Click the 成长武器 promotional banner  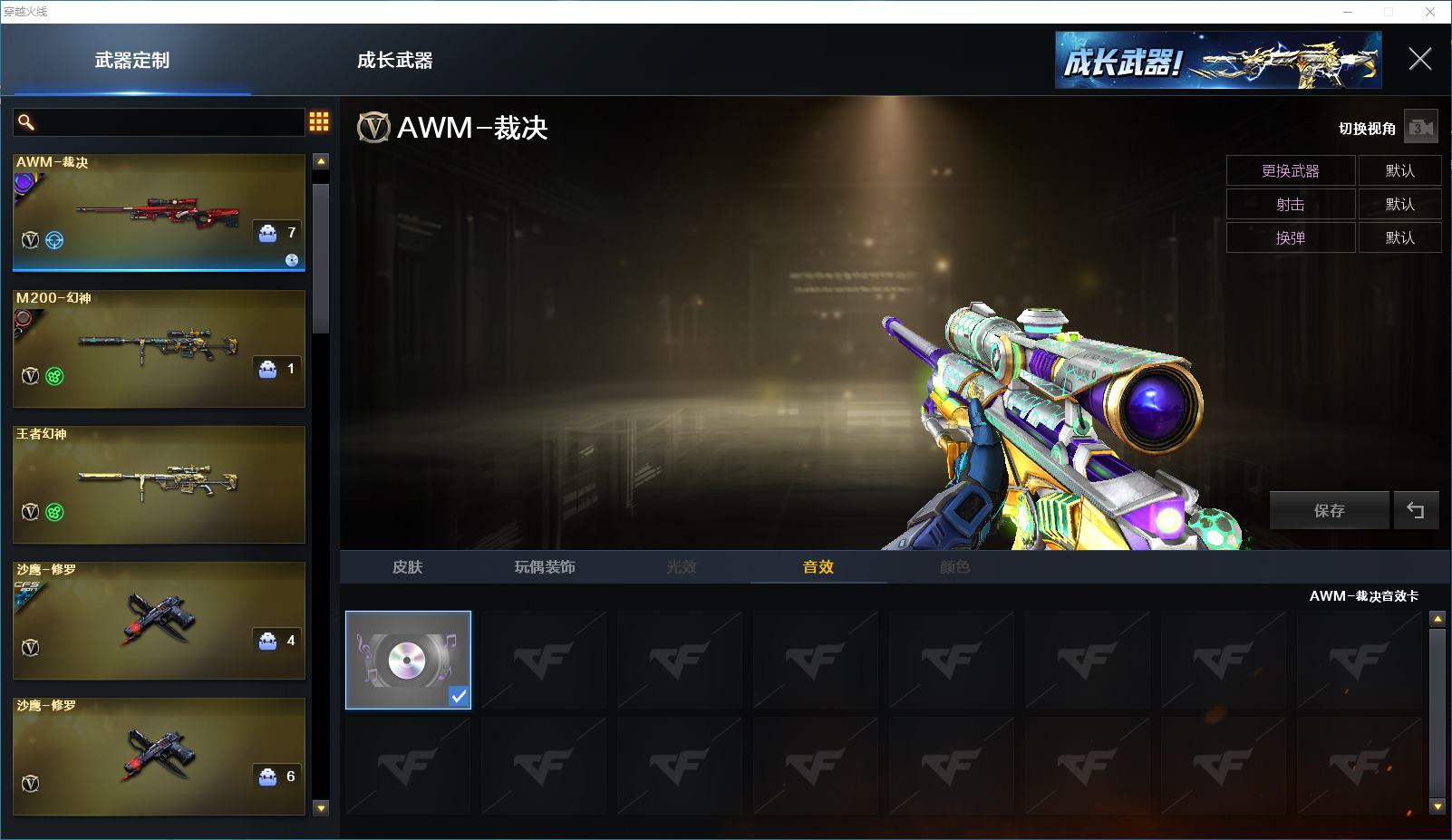(x=1217, y=61)
